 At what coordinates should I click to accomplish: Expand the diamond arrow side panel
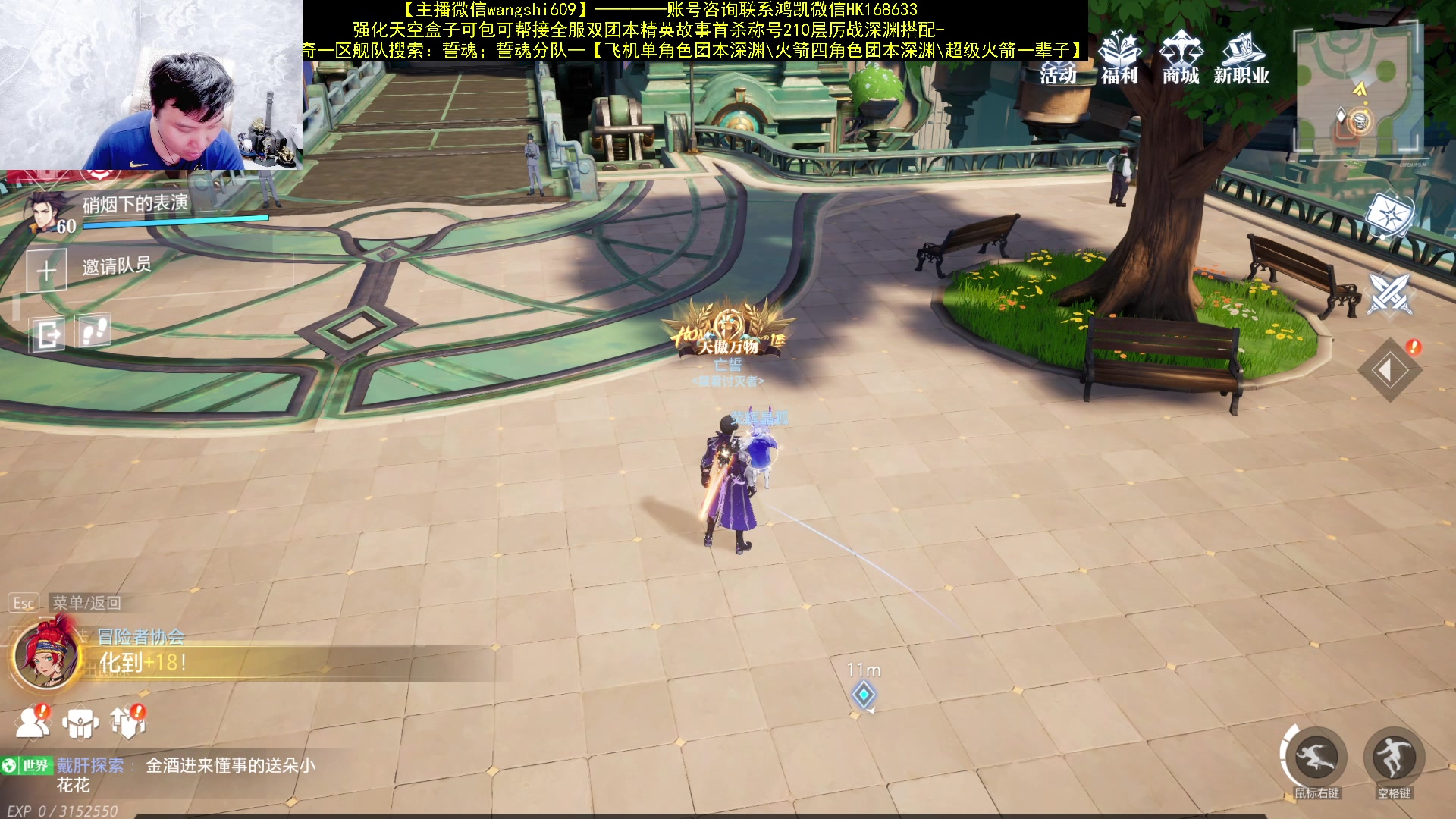pyautogui.click(x=1389, y=370)
